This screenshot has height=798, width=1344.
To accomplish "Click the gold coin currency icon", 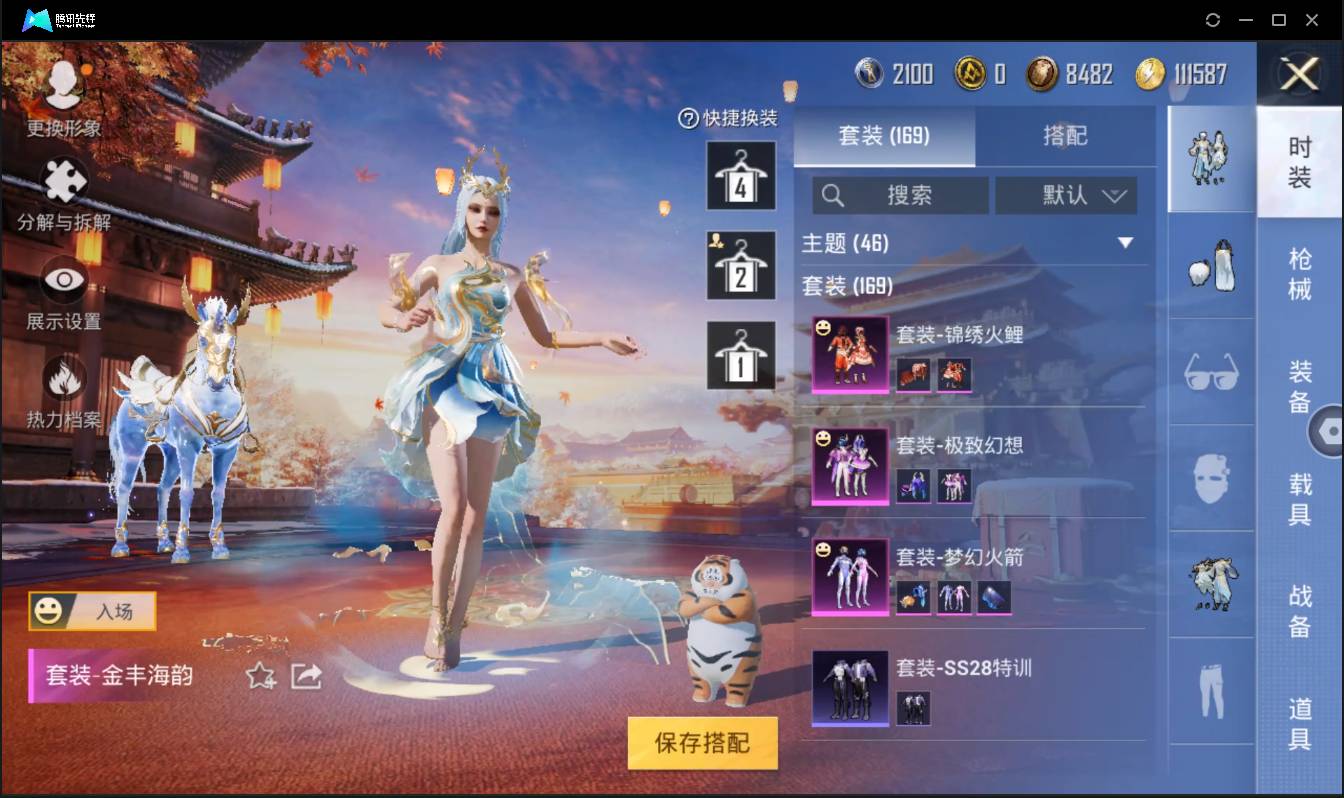I will 1152,73.
